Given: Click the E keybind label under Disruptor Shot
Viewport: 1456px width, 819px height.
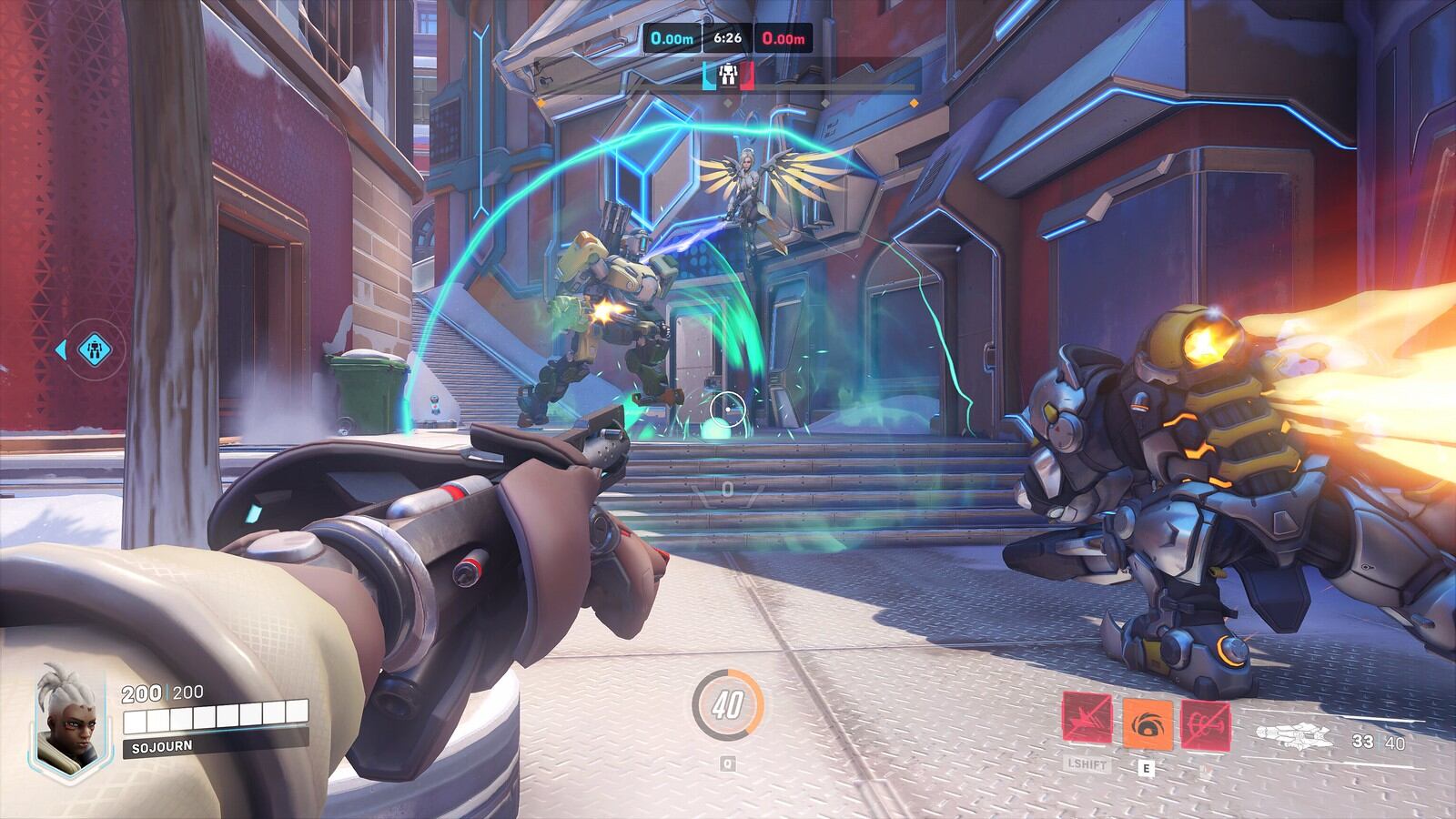Looking at the screenshot, I should coord(1148,767).
